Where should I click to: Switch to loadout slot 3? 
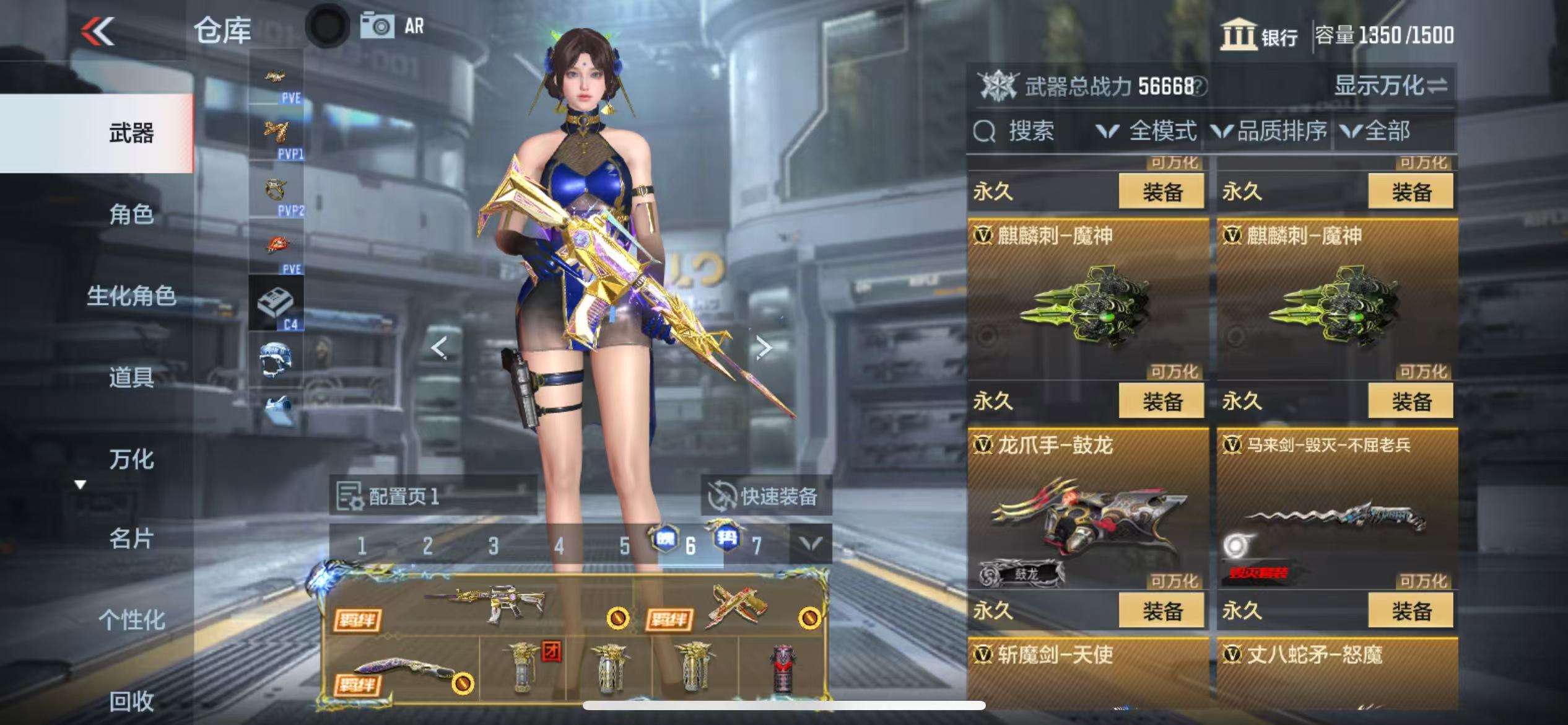[493, 546]
